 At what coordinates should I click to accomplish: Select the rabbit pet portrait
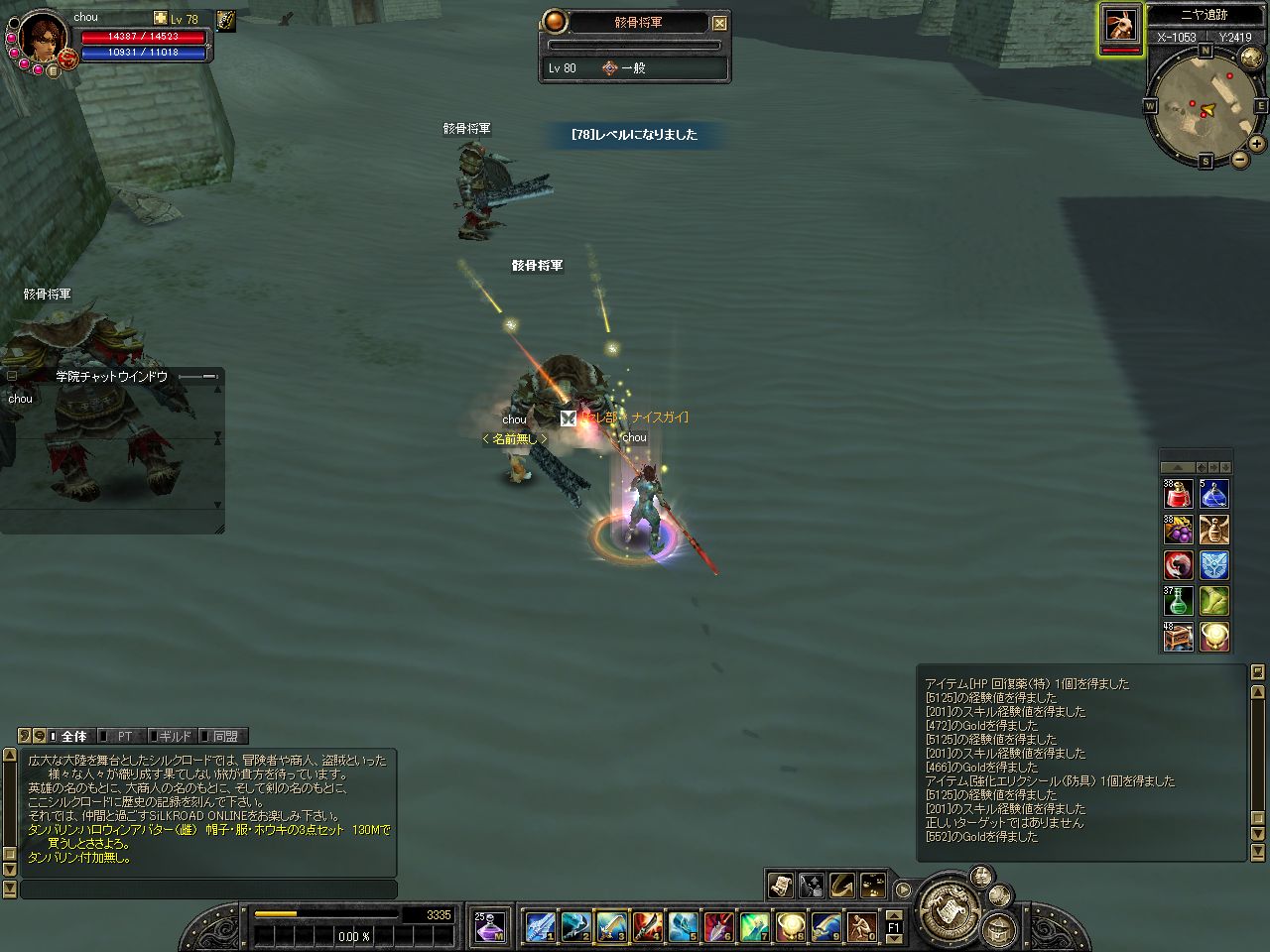point(1121,24)
